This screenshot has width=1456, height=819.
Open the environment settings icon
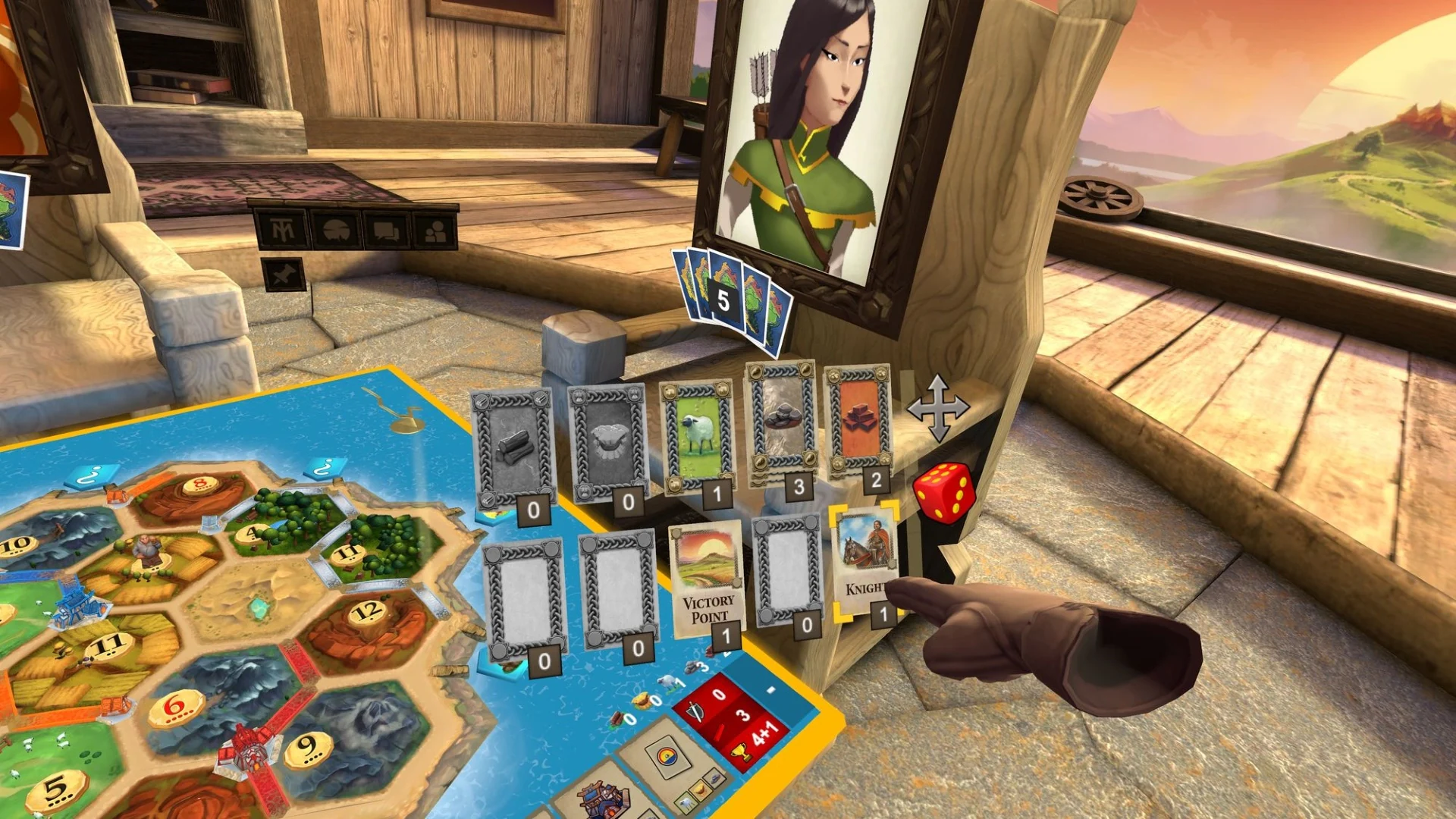(336, 228)
